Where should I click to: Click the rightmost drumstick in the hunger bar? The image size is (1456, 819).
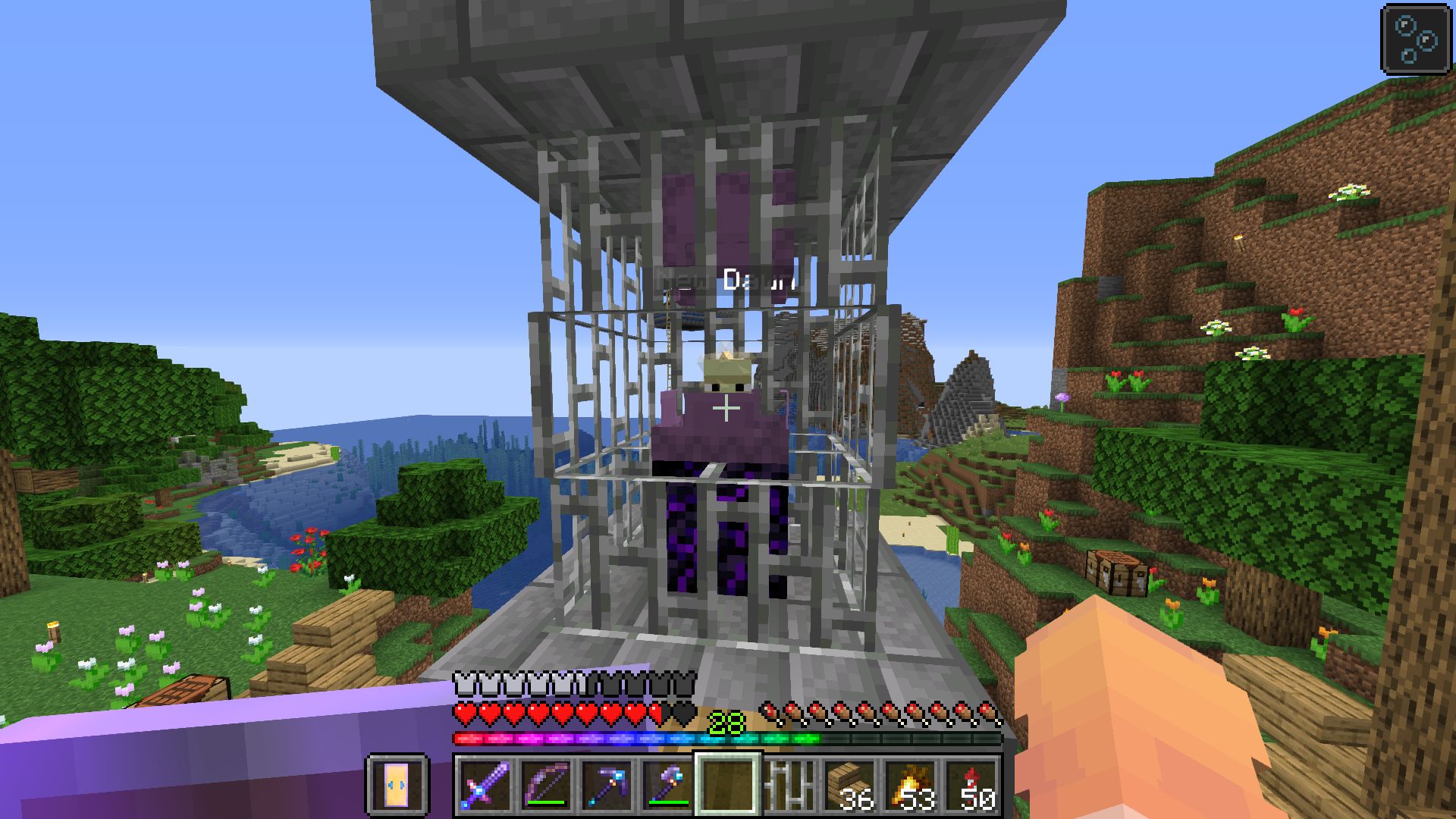(x=986, y=711)
